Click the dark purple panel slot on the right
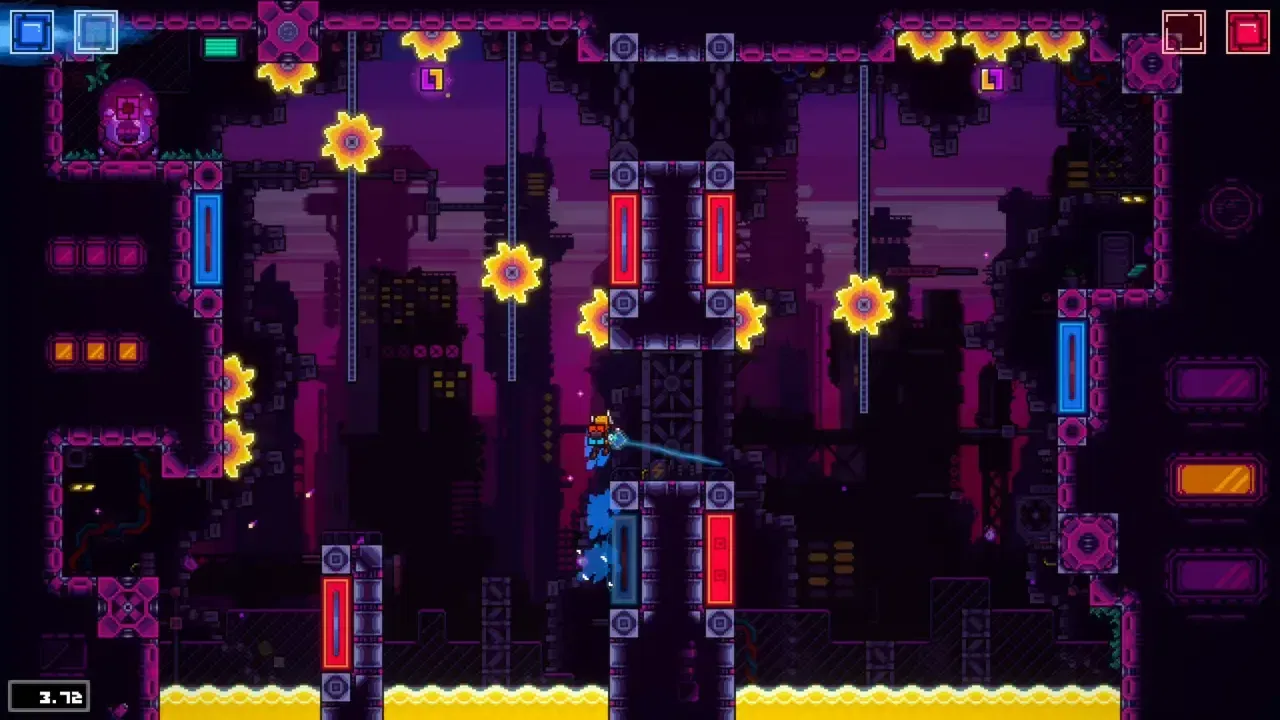This screenshot has width=1280, height=720. 1215,385
